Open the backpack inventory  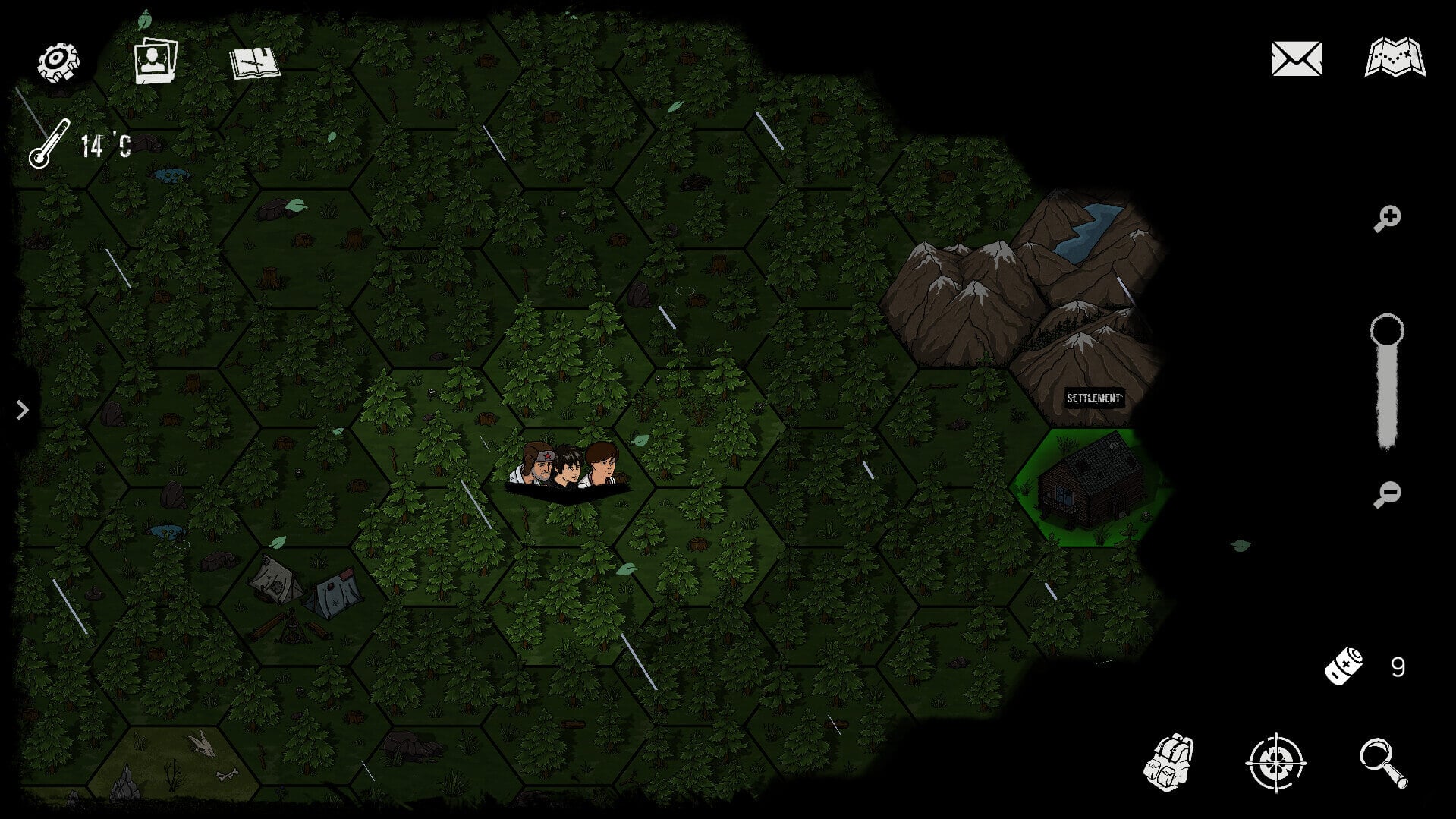[1168, 762]
